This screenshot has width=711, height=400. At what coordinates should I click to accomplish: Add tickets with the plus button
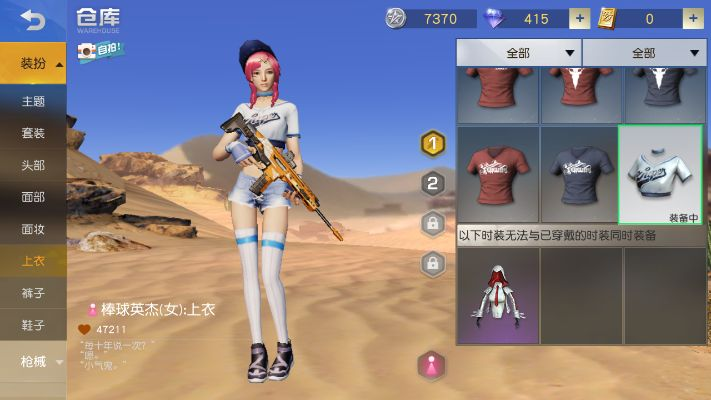pyautogui.click(x=692, y=18)
